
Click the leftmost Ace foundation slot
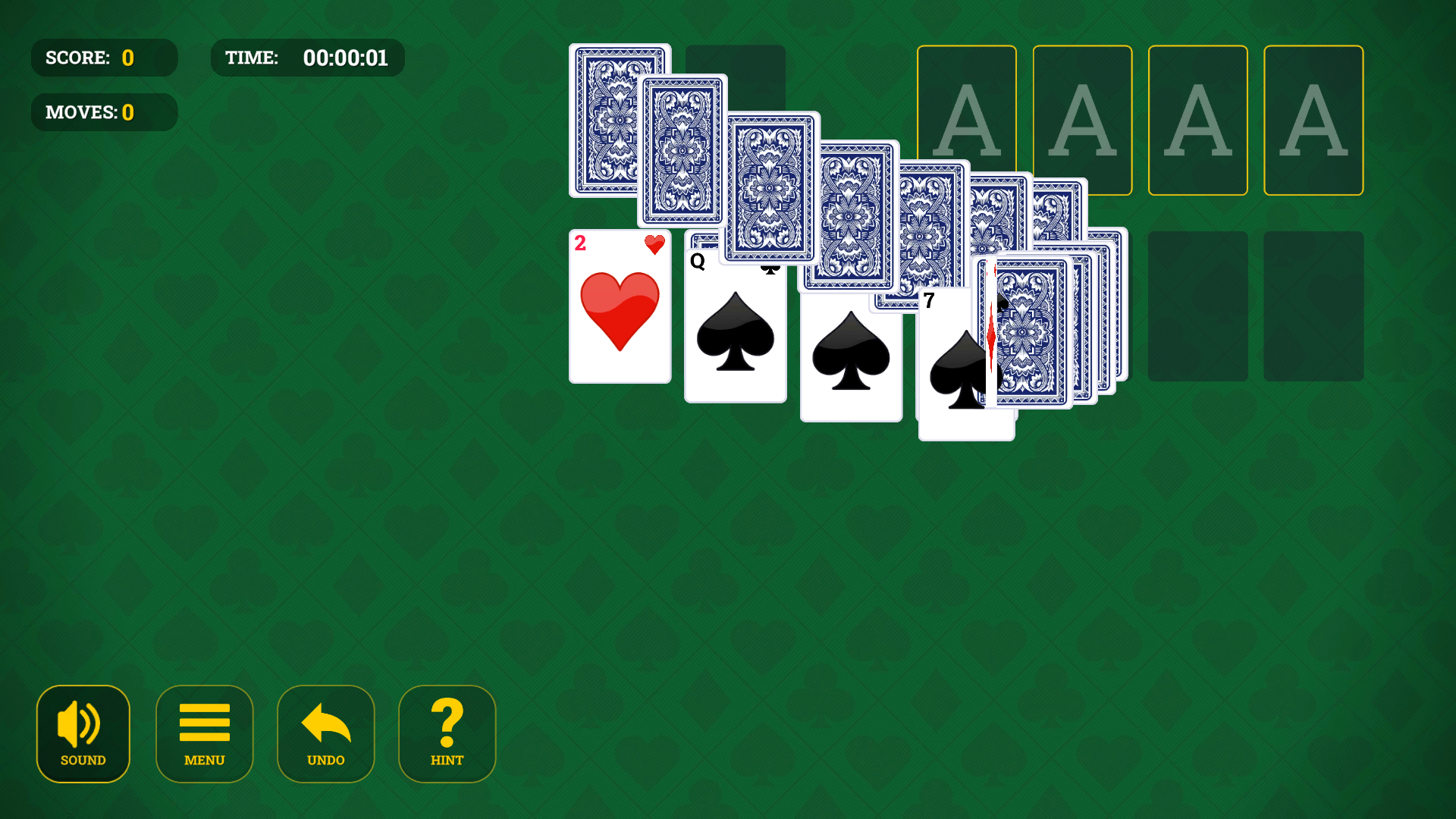[x=967, y=121]
